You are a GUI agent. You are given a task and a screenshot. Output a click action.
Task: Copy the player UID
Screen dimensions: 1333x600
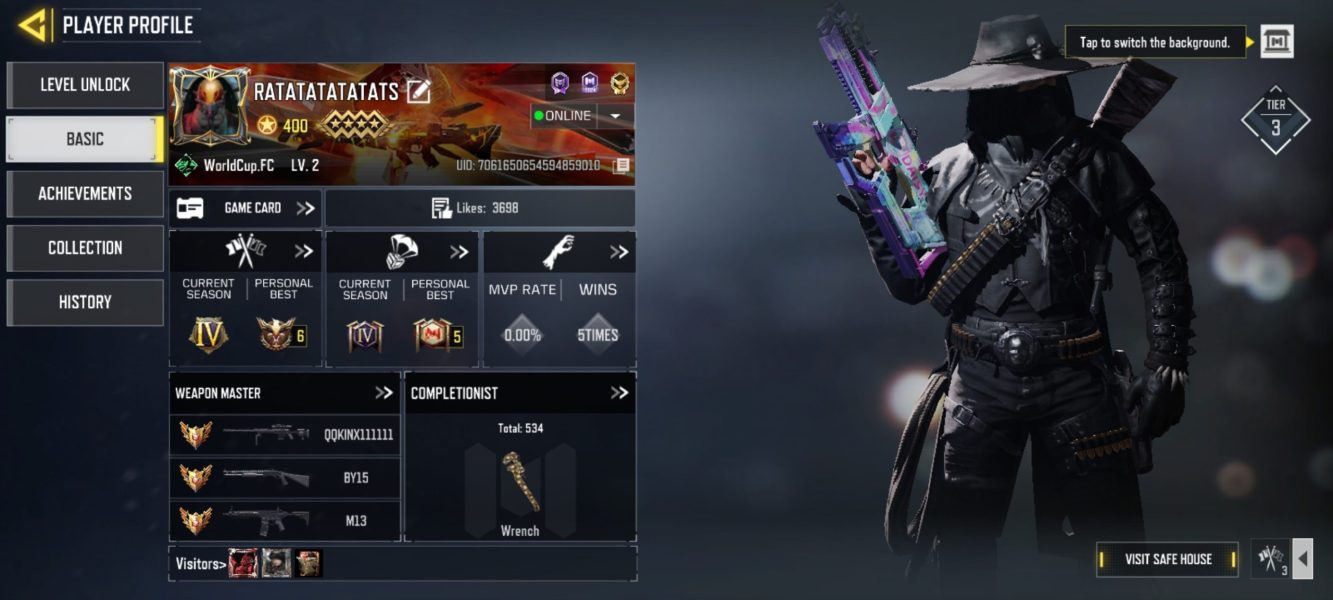click(x=621, y=165)
